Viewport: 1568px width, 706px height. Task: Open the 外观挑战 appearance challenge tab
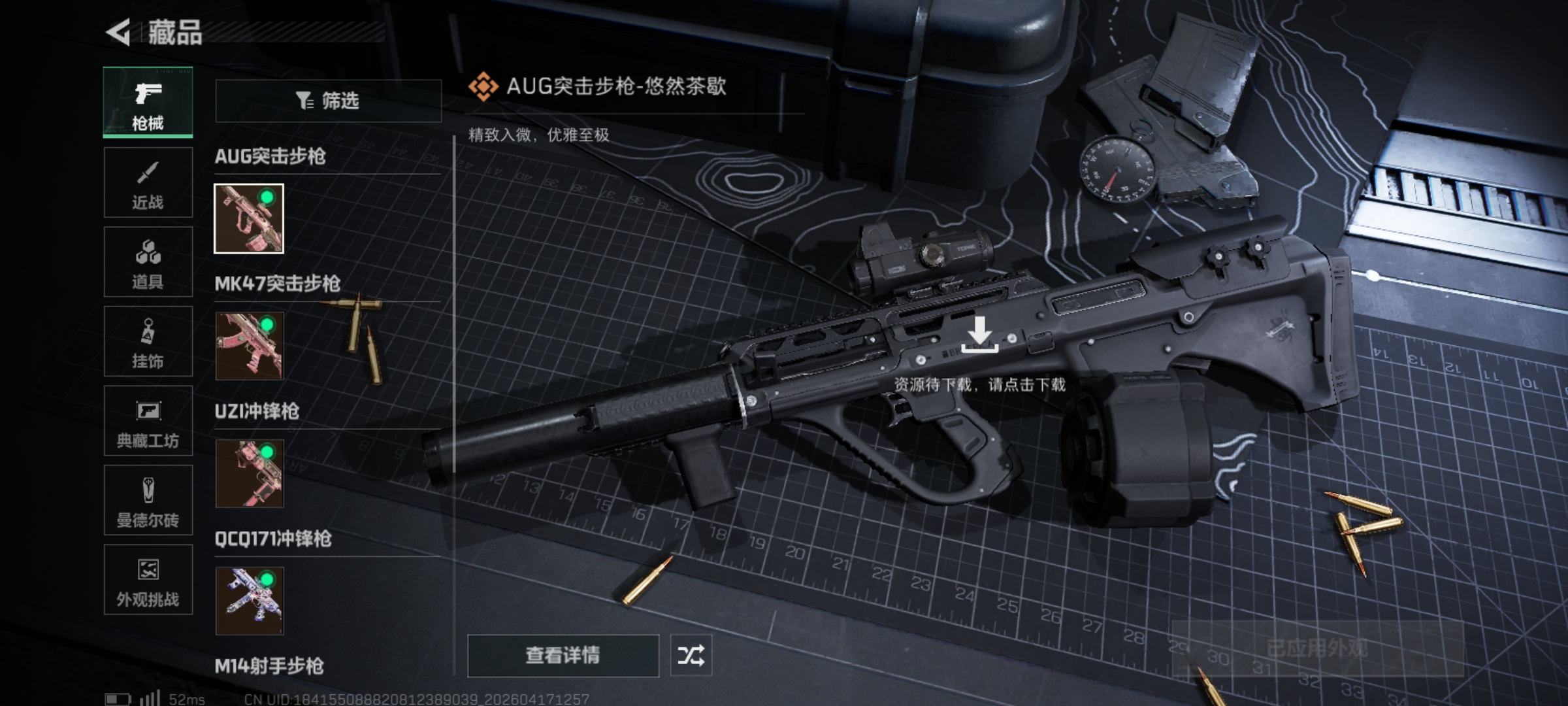pyautogui.click(x=148, y=580)
